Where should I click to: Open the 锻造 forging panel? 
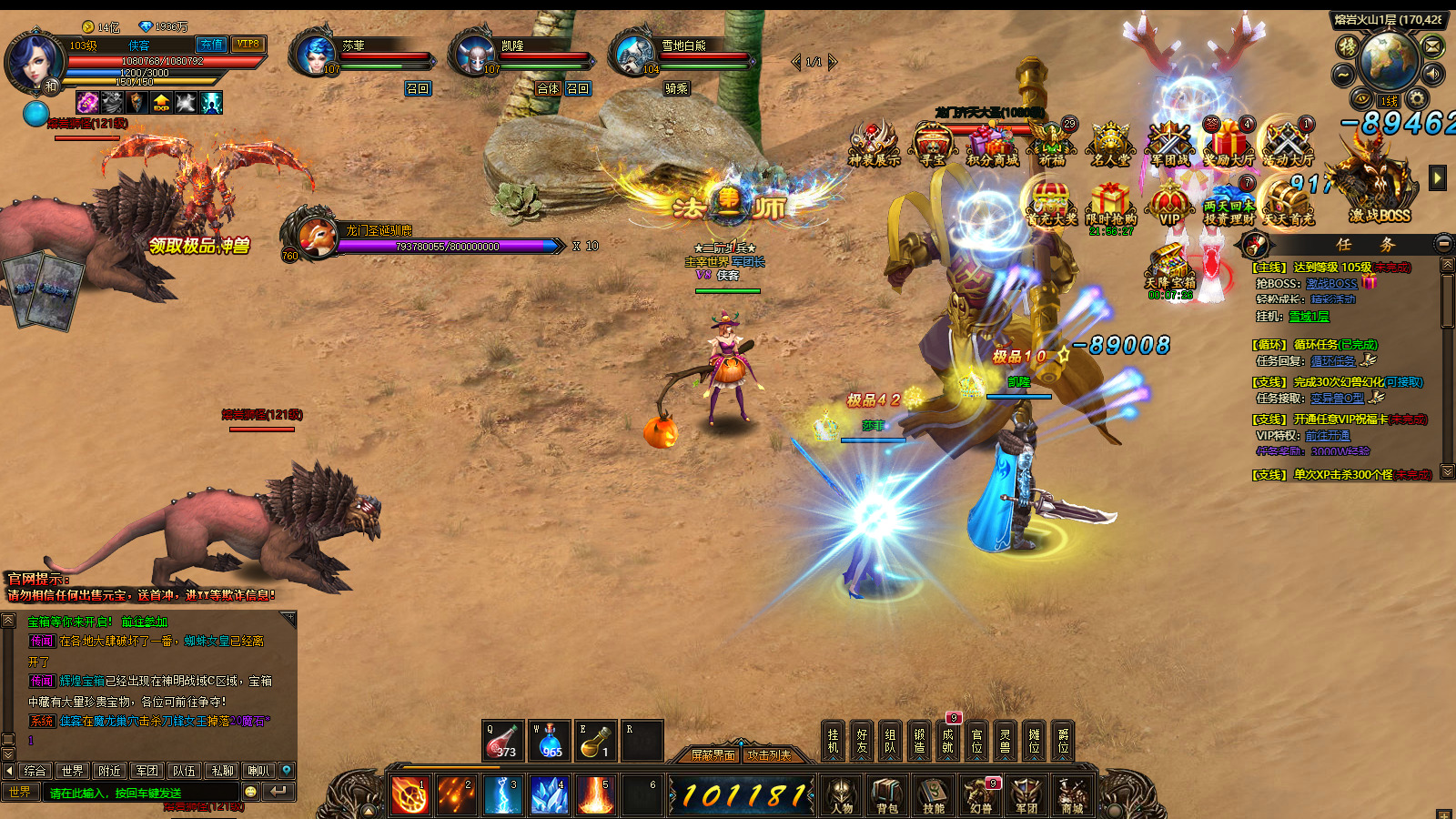tap(919, 741)
